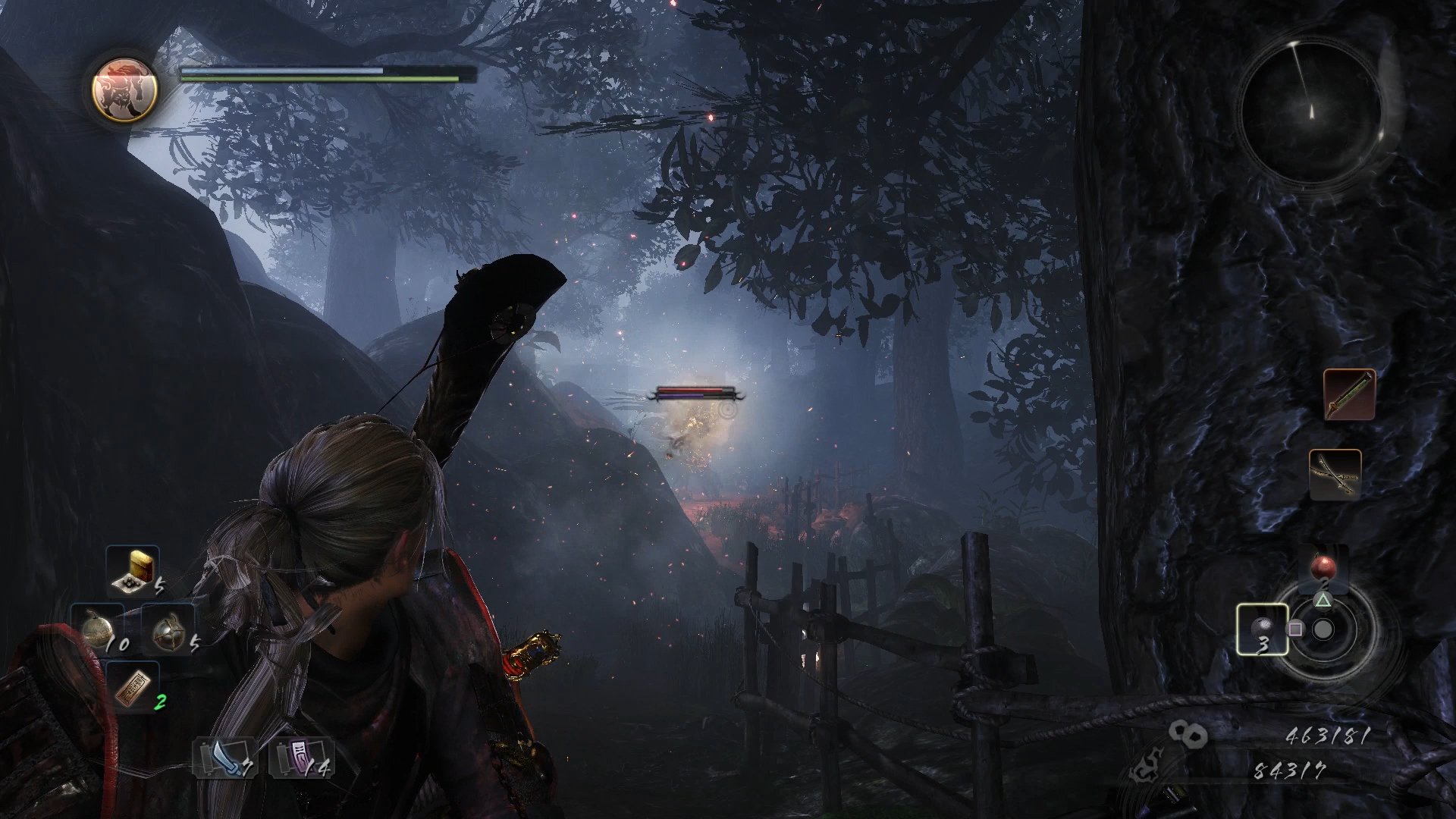The width and height of the screenshot is (1456, 819).
Task: Select the green sheathed sword weapon
Action: tap(1348, 394)
